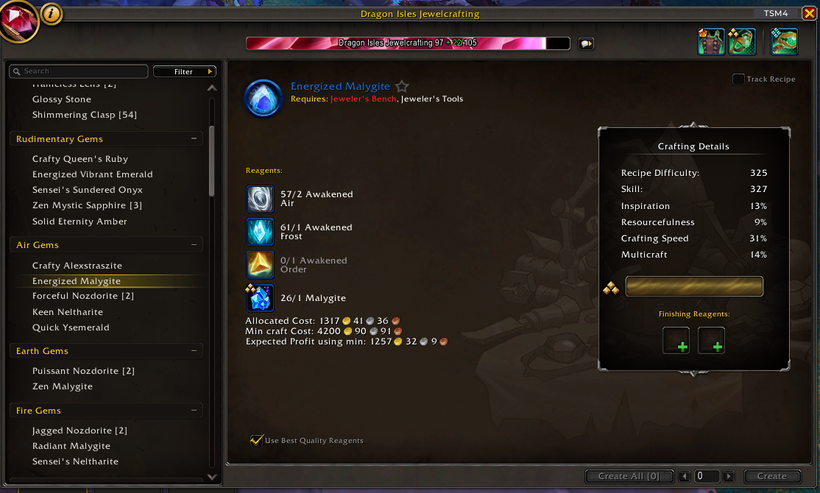
Task: Choose Energized Vibrant Emerald recipe
Action: 92,174
